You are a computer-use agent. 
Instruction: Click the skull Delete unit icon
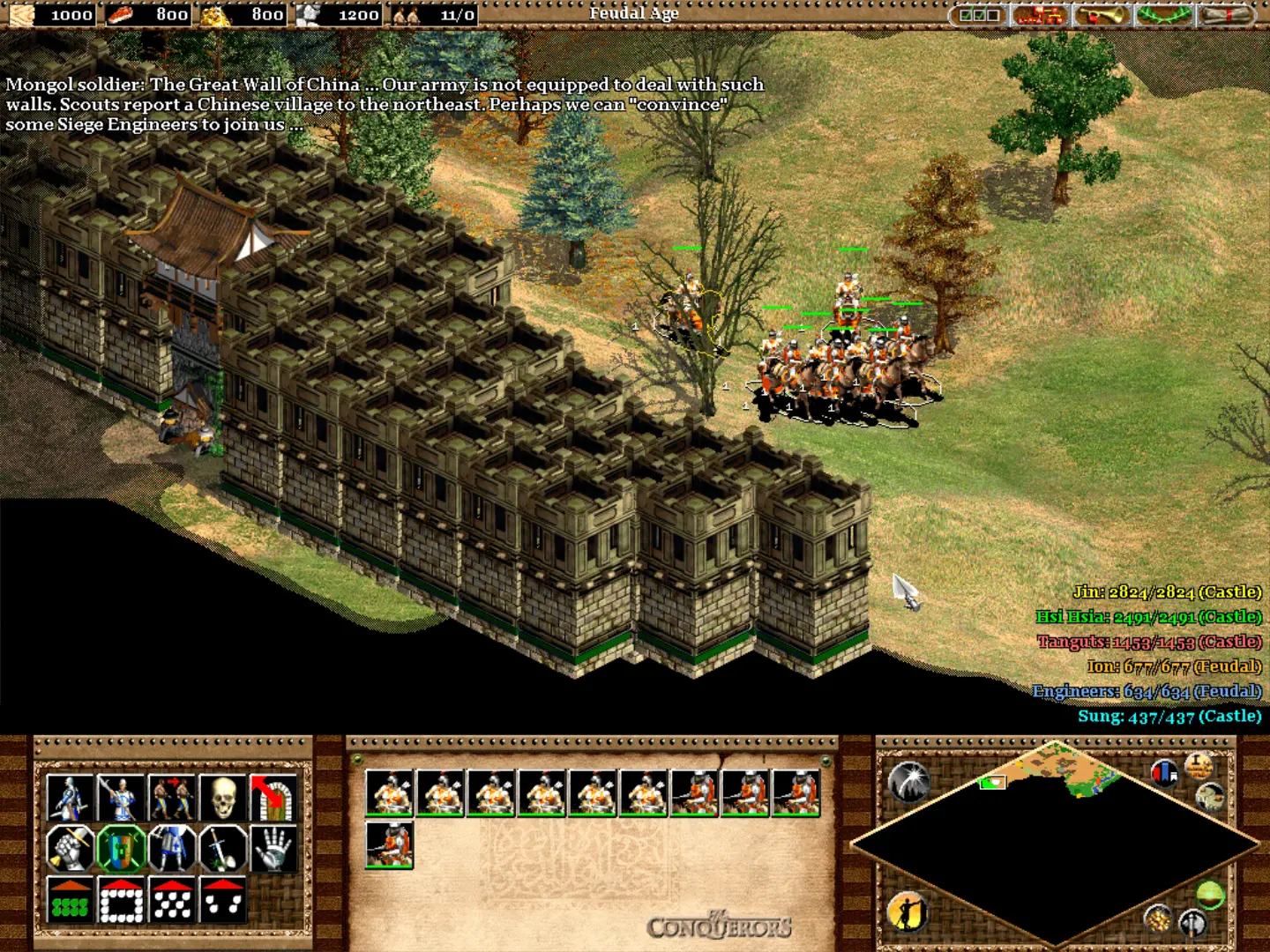tap(223, 798)
